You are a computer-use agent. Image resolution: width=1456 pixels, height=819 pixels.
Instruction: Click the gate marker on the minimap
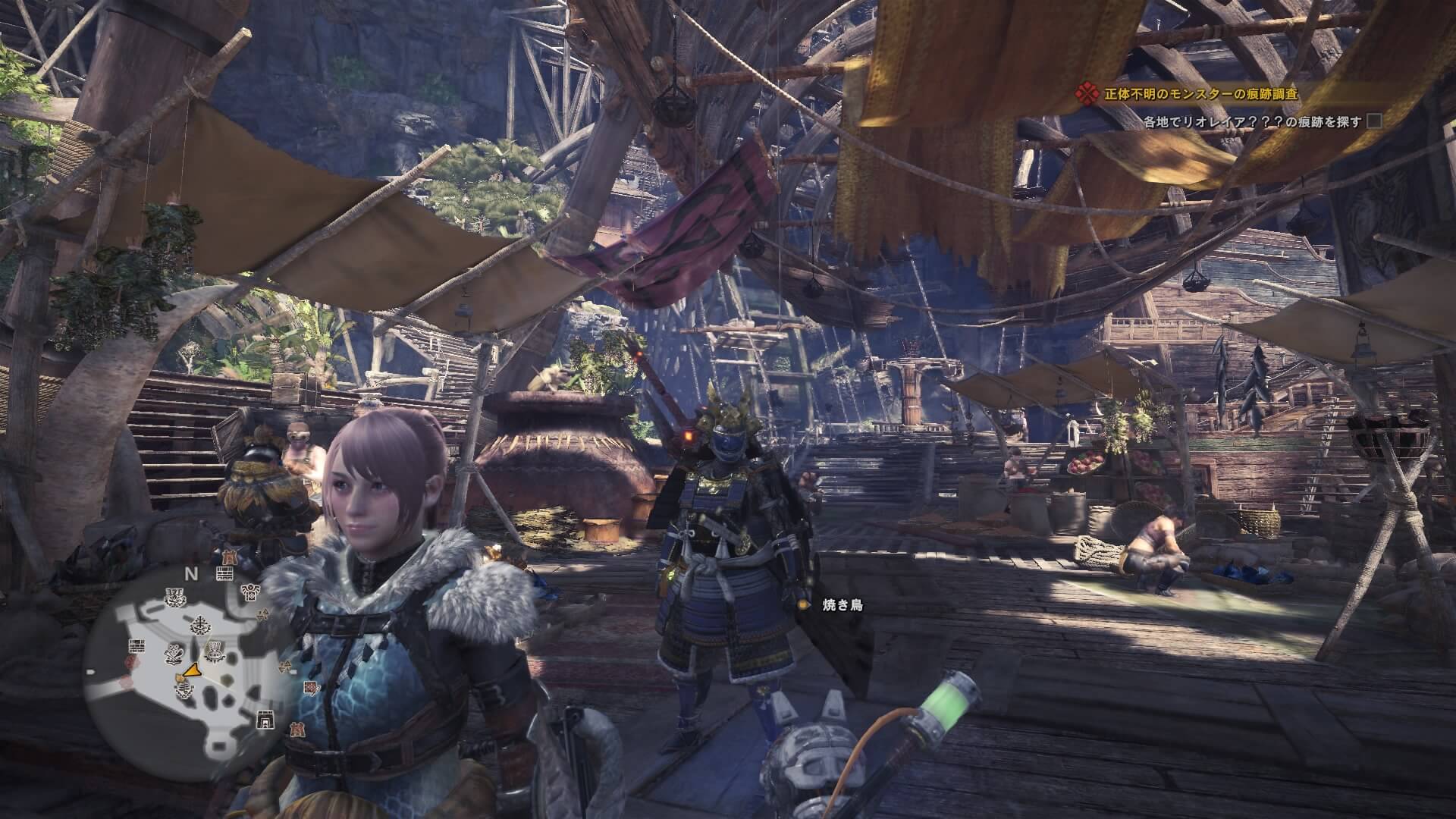(x=265, y=720)
